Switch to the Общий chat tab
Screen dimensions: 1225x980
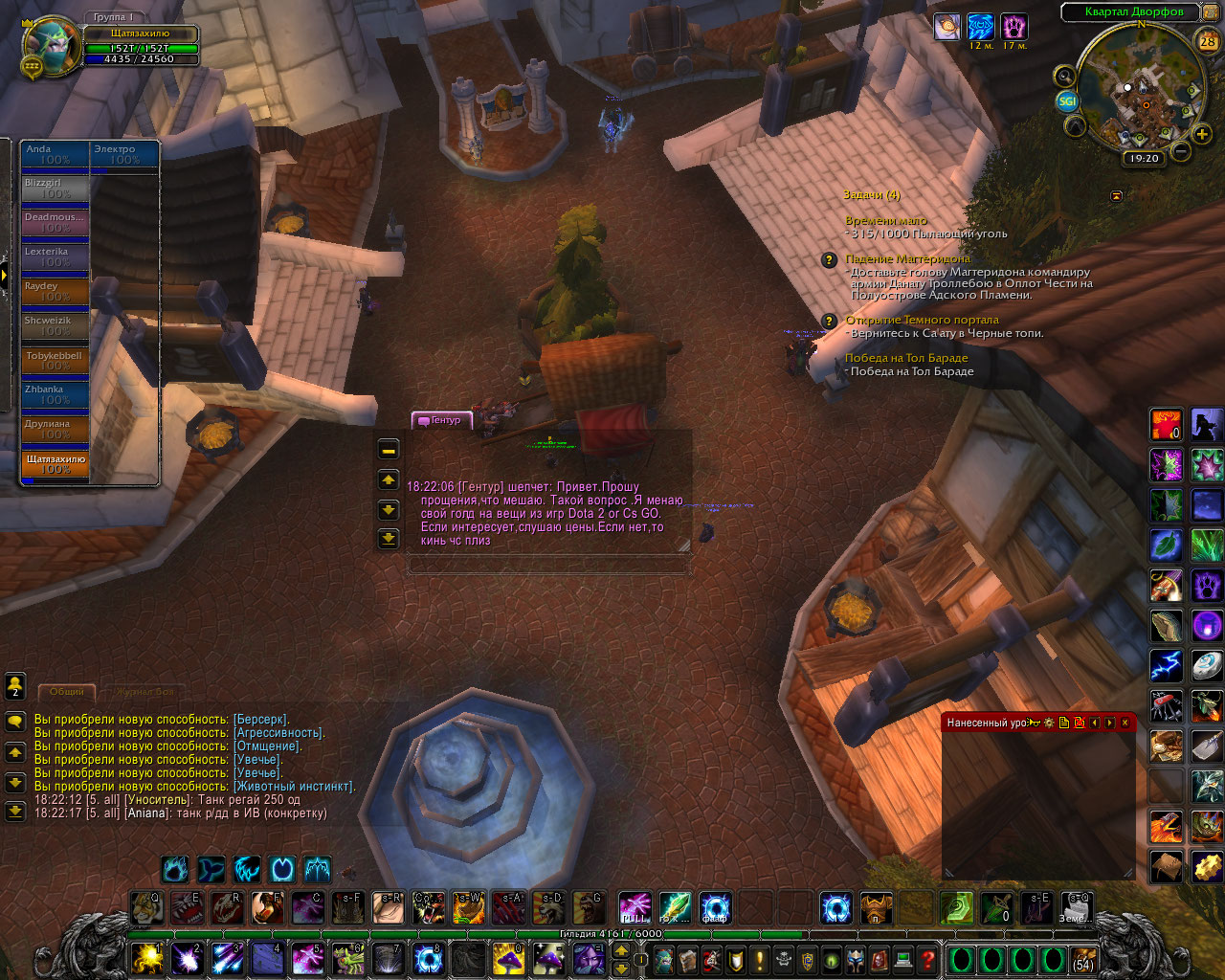pyautogui.click(x=67, y=691)
